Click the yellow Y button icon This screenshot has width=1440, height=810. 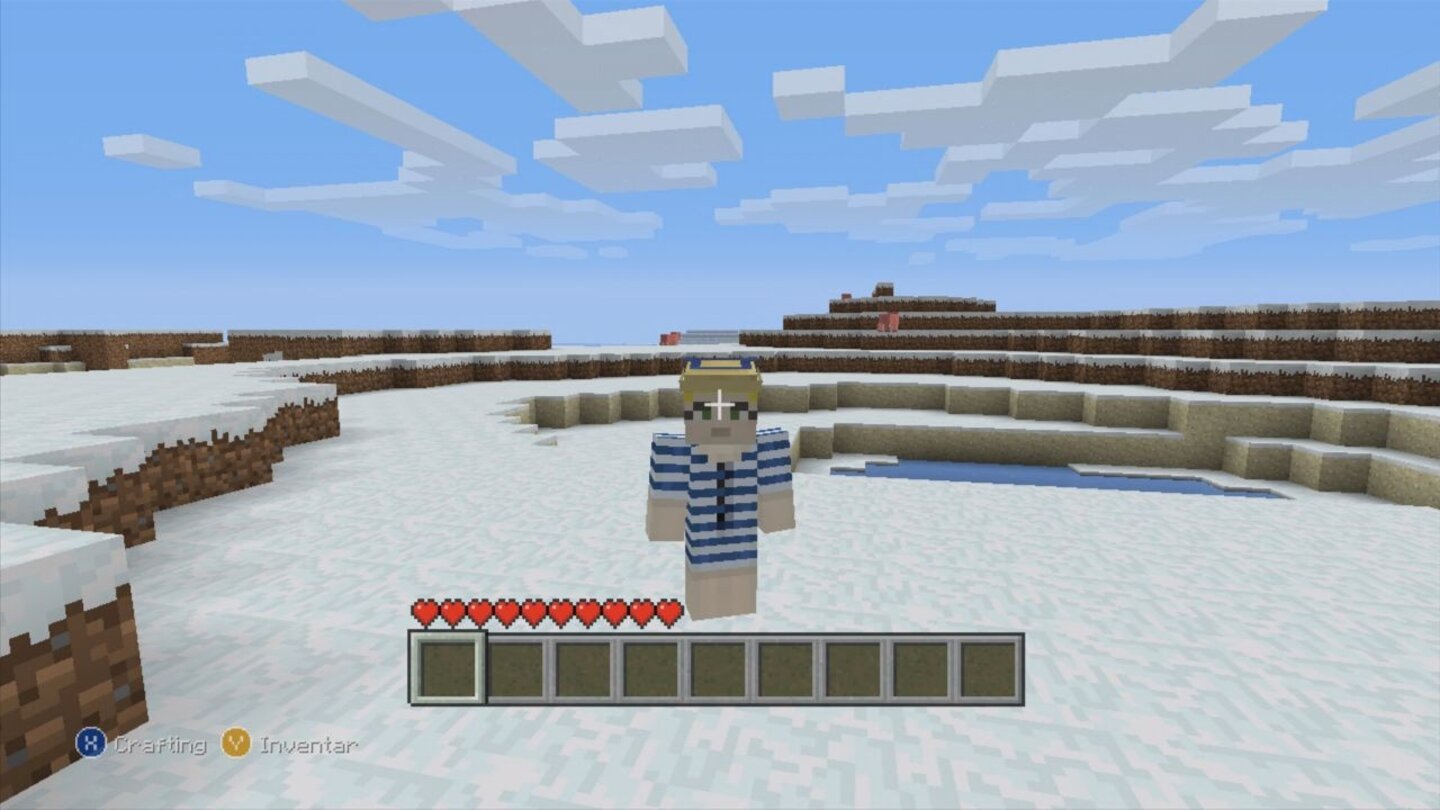coord(236,744)
